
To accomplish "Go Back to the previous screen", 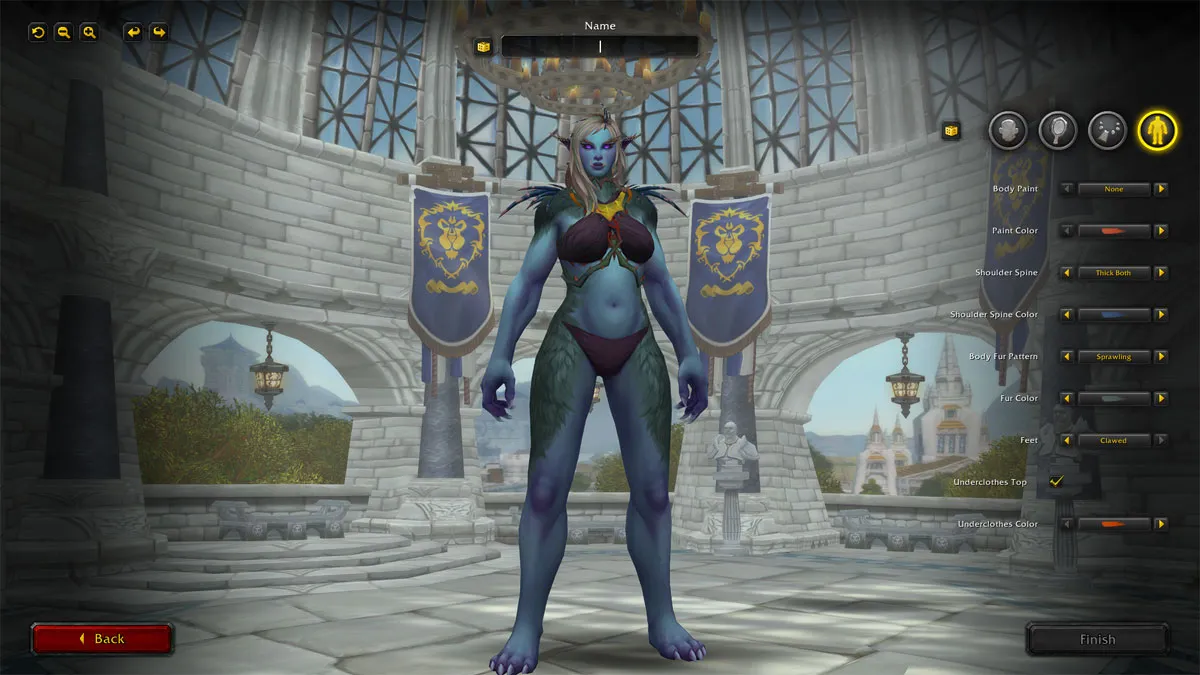I will pyautogui.click(x=102, y=639).
